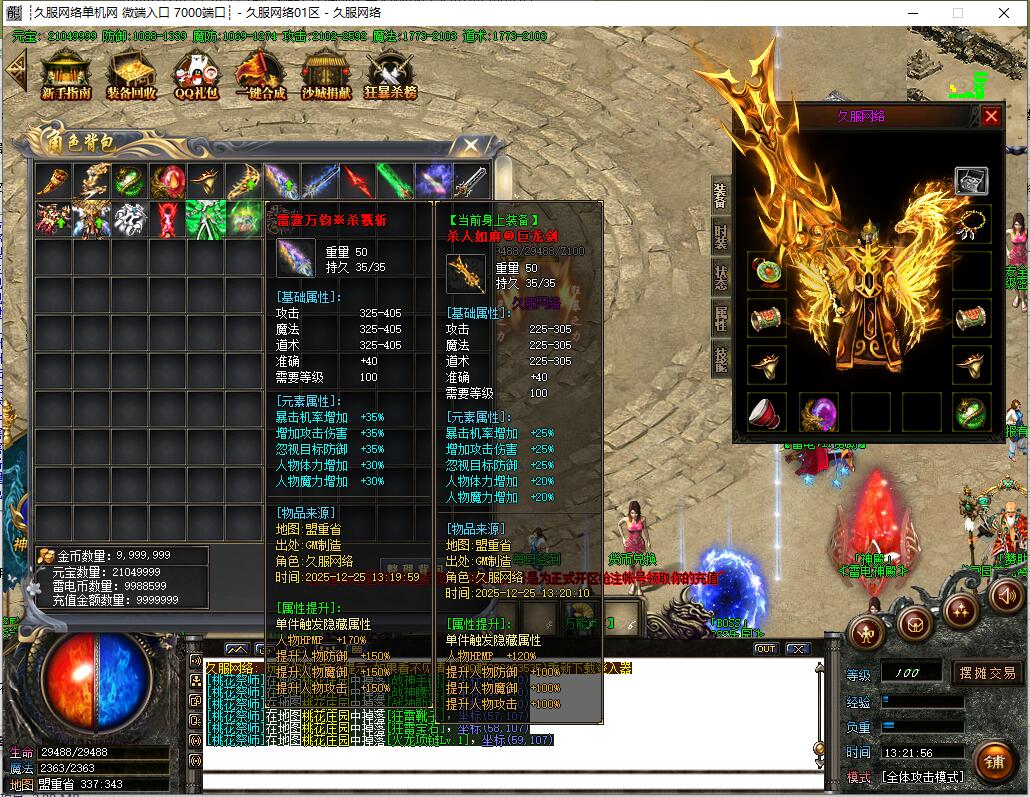
Task: Show the 狂暴杀榜 kill ranking
Action: (x=390, y=74)
